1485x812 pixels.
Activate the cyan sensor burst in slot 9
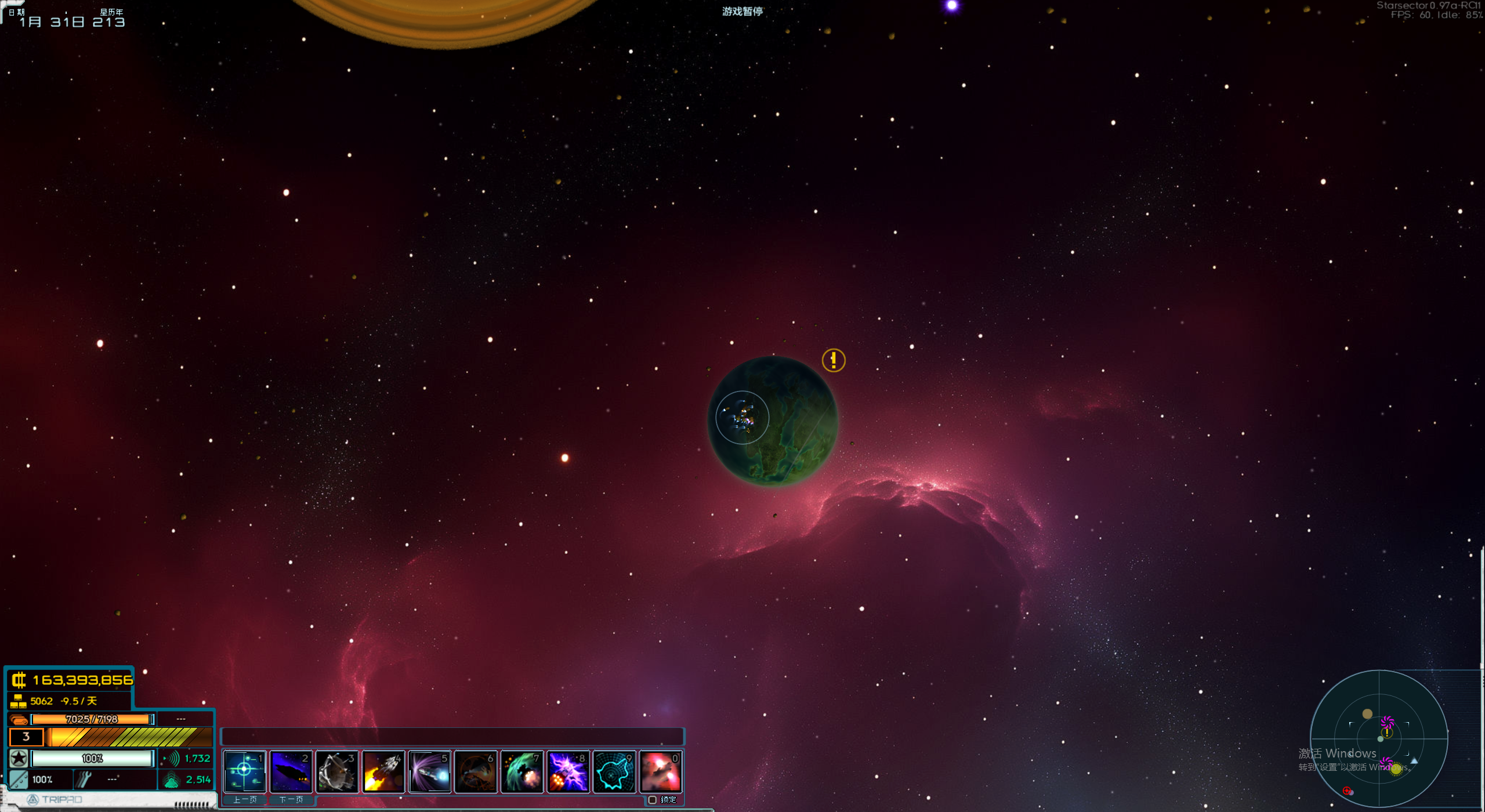[614, 771]
